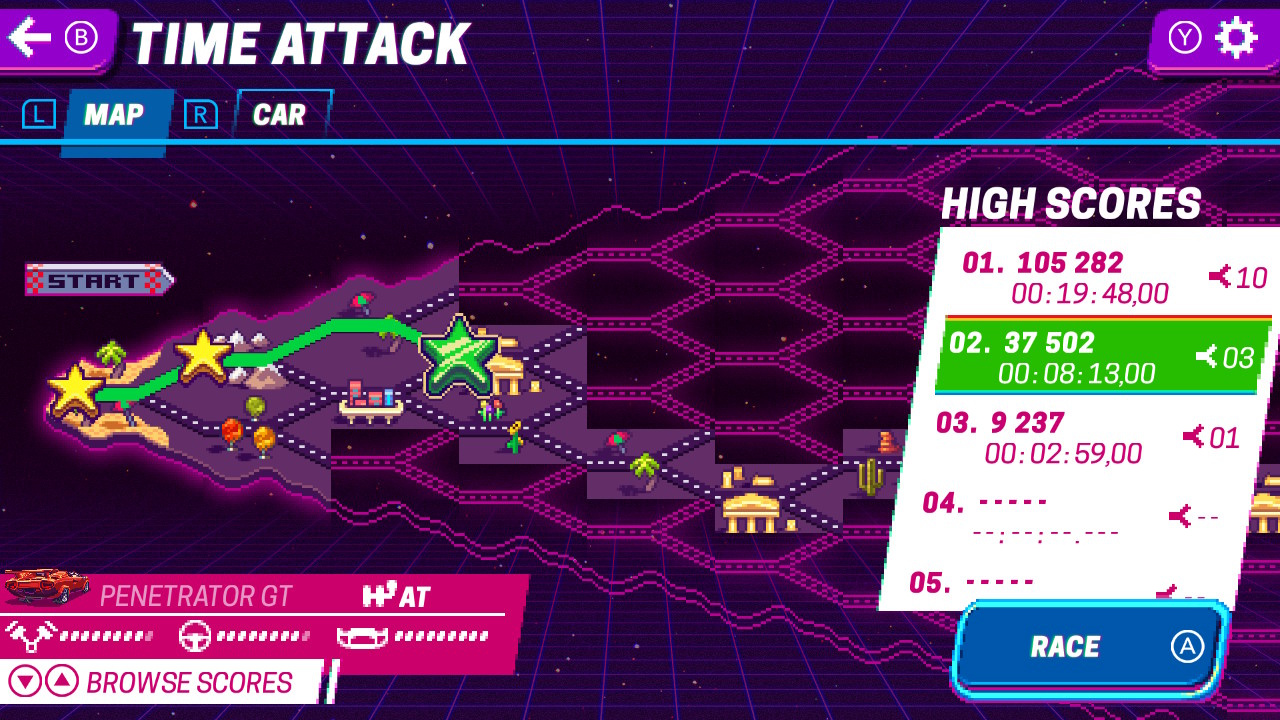Select the MAP tab
This screenshot has height=720, width=1280.
pyautogui.click(x=117, y=114)
